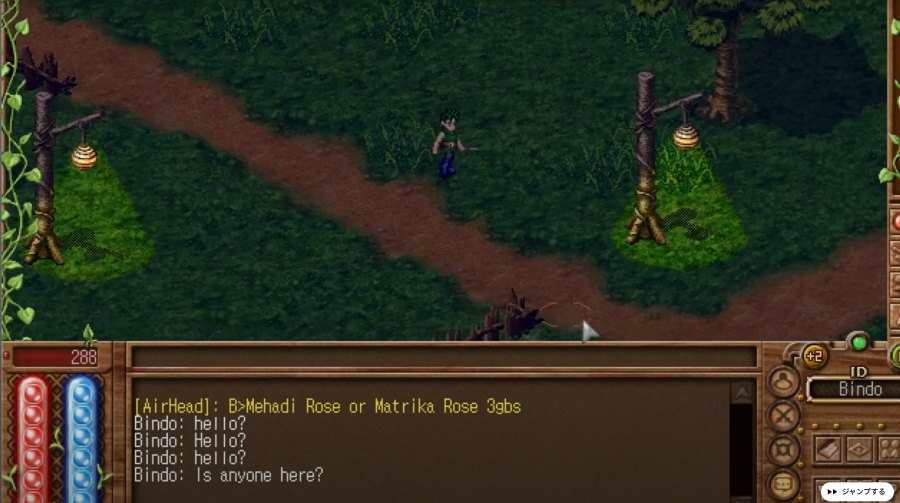Open the character profile round button

click(783, 382)
